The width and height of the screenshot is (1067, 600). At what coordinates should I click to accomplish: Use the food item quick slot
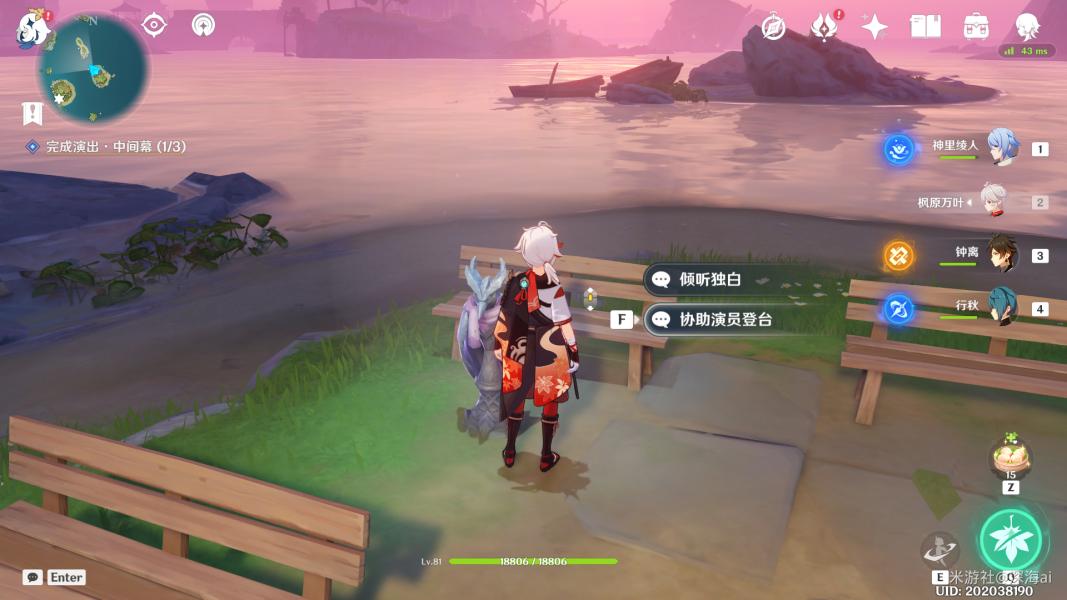pyautogui.click(x=1010, y=460)
